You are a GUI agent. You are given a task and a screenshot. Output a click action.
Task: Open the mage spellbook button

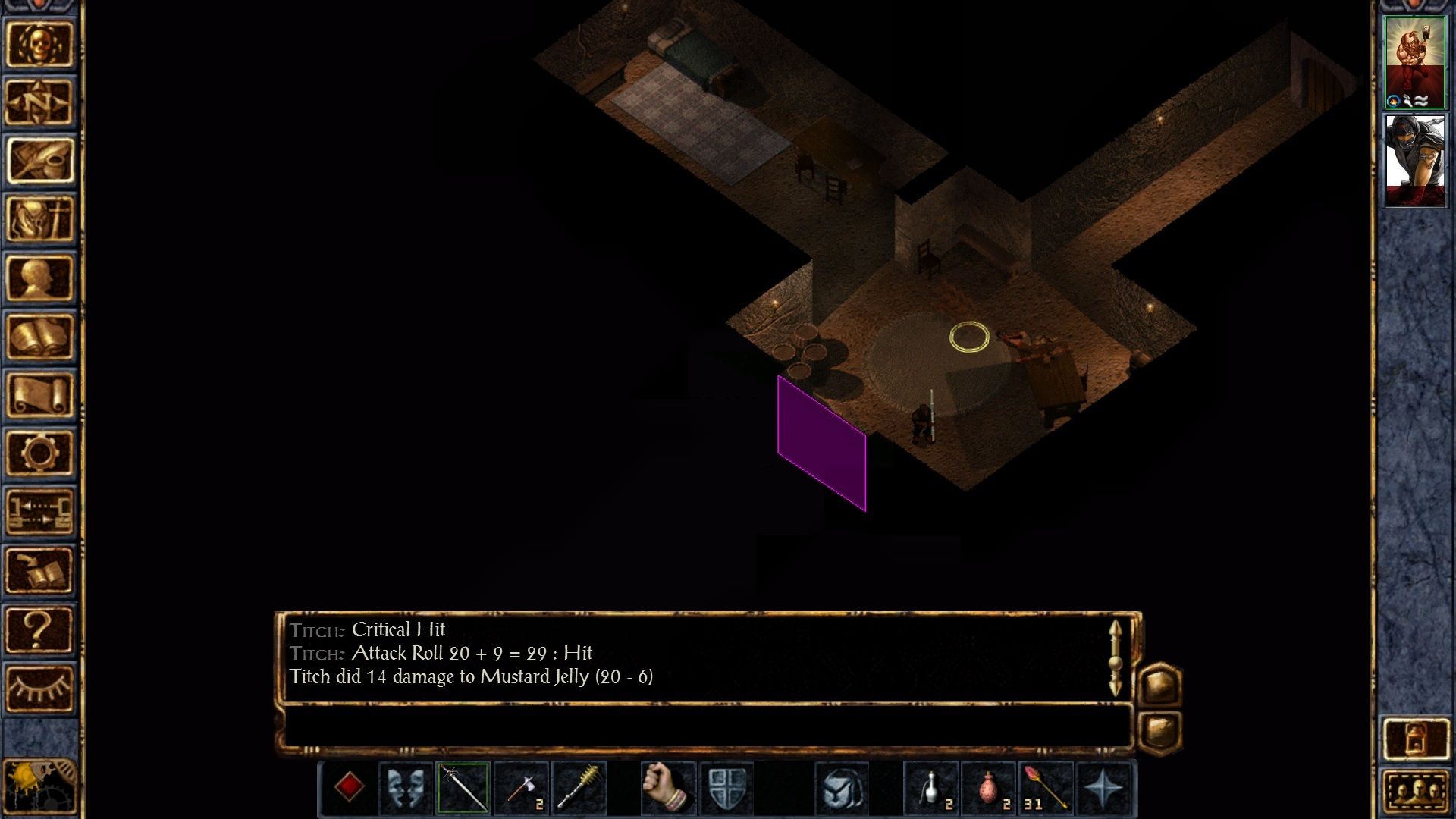39,337
